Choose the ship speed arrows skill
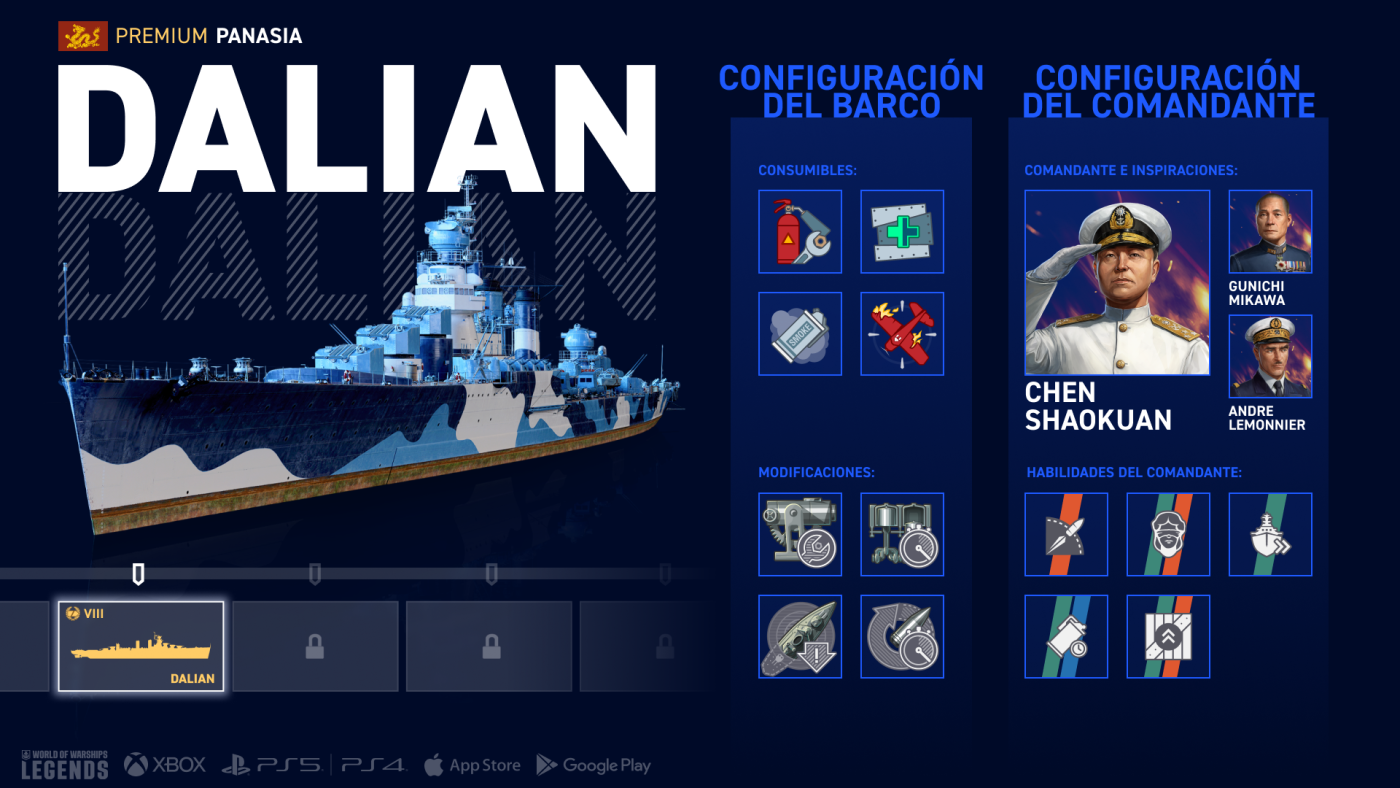 click(x=1270, y=534)
